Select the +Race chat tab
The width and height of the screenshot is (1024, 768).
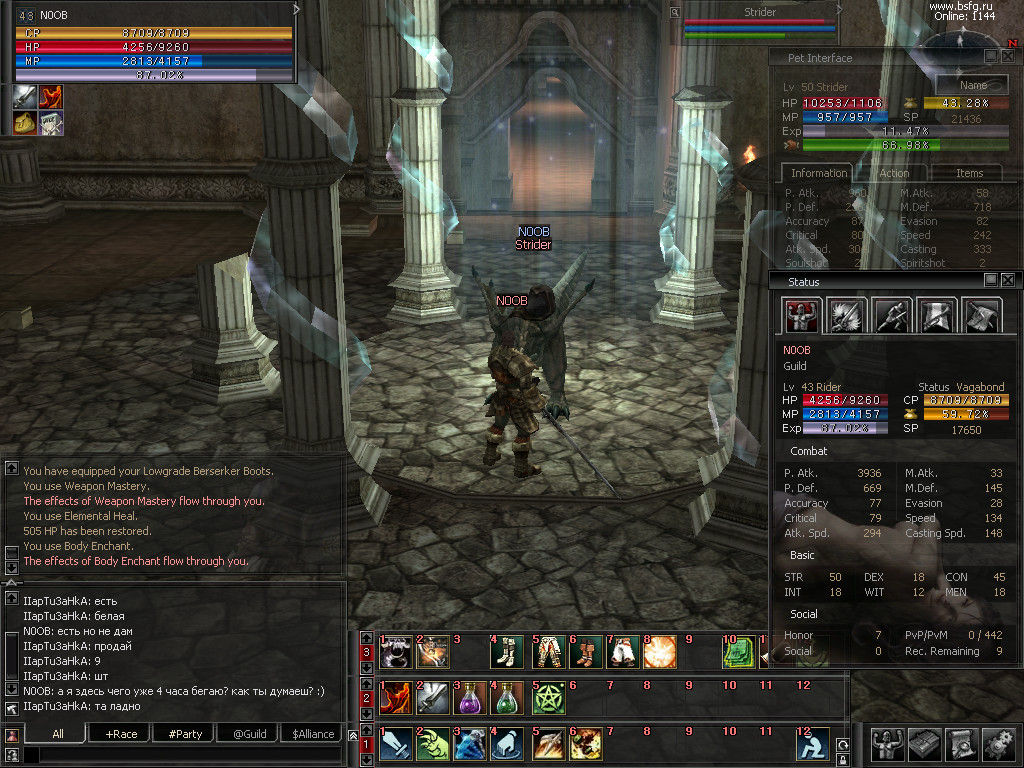tap(121, 734)
